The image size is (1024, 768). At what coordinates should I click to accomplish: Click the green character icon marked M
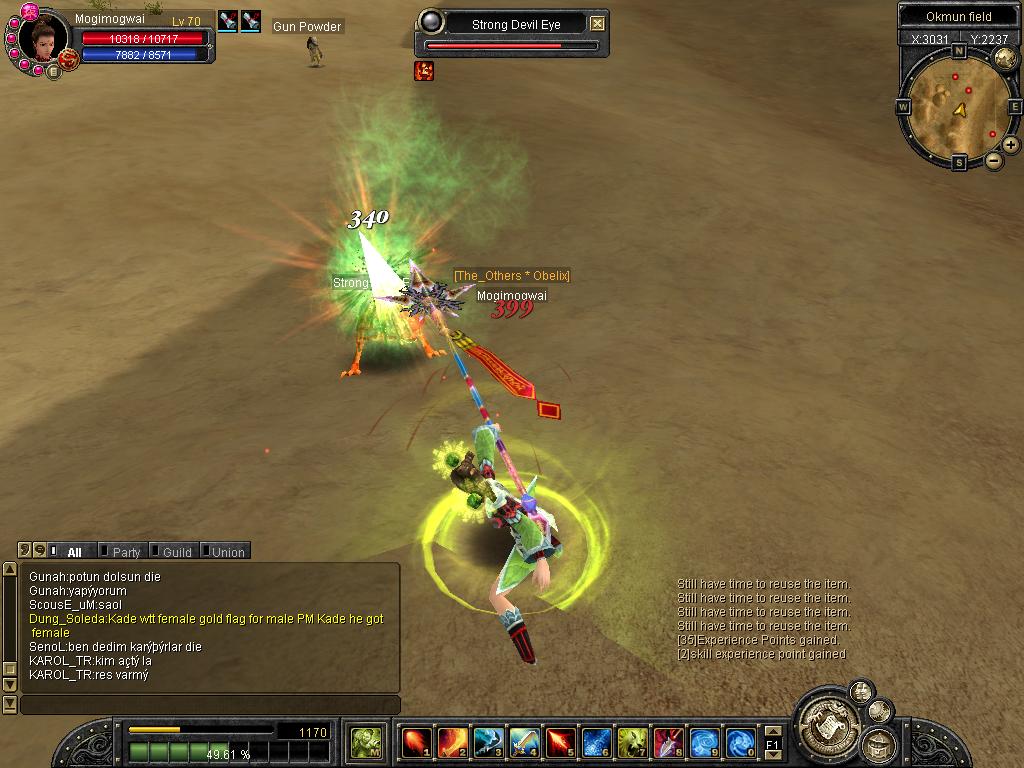[x=366, y=743]
